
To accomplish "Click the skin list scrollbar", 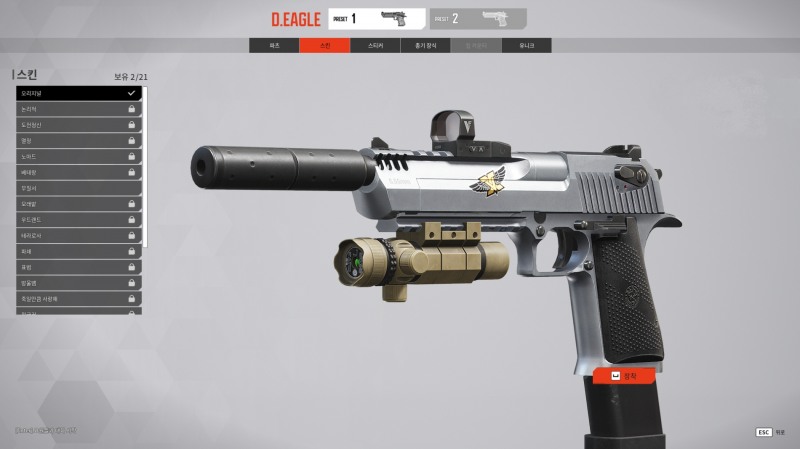I will pyautogui.click(x=145, y=165).
